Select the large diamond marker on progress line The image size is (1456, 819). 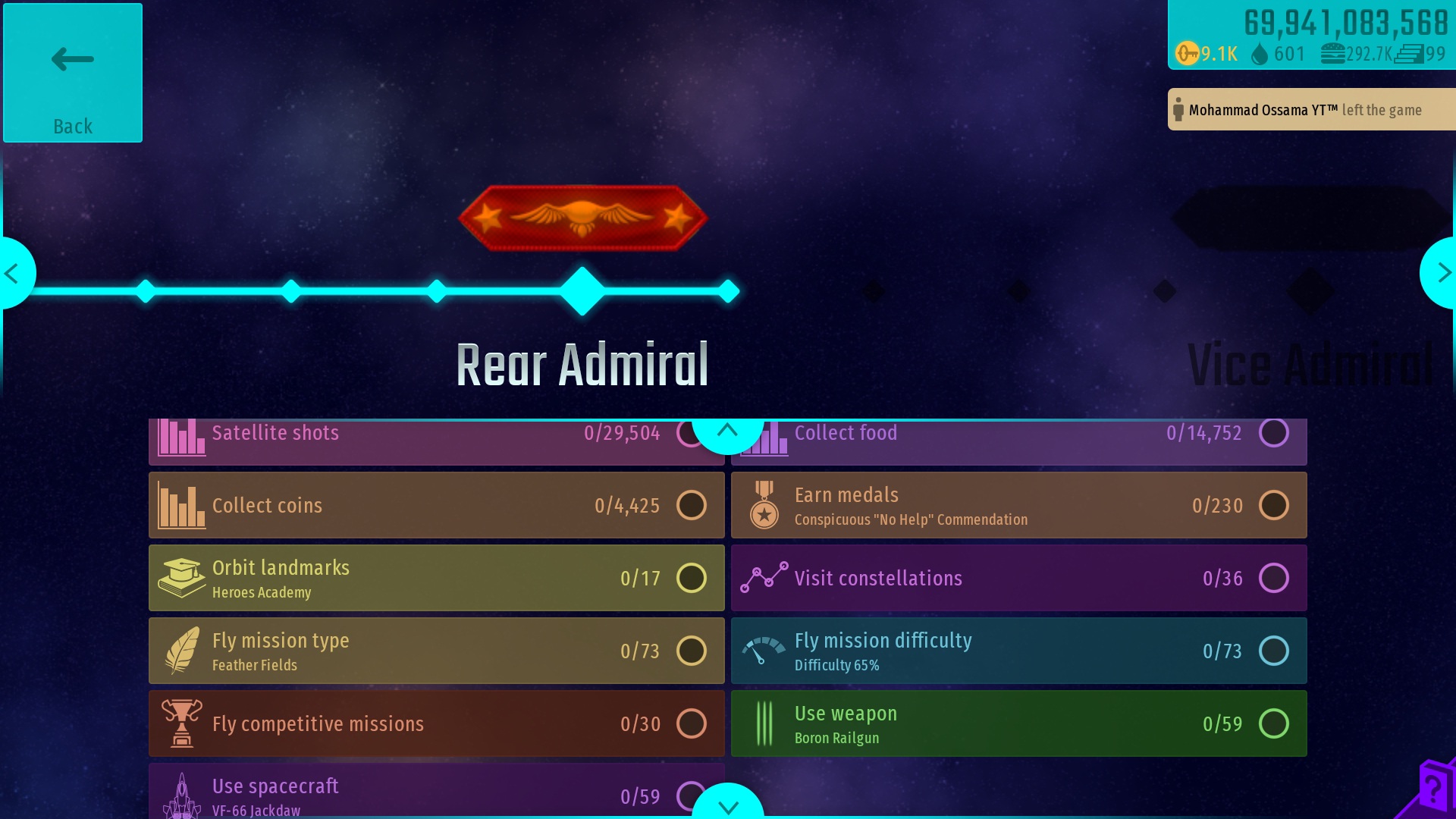tap(582, 291)
